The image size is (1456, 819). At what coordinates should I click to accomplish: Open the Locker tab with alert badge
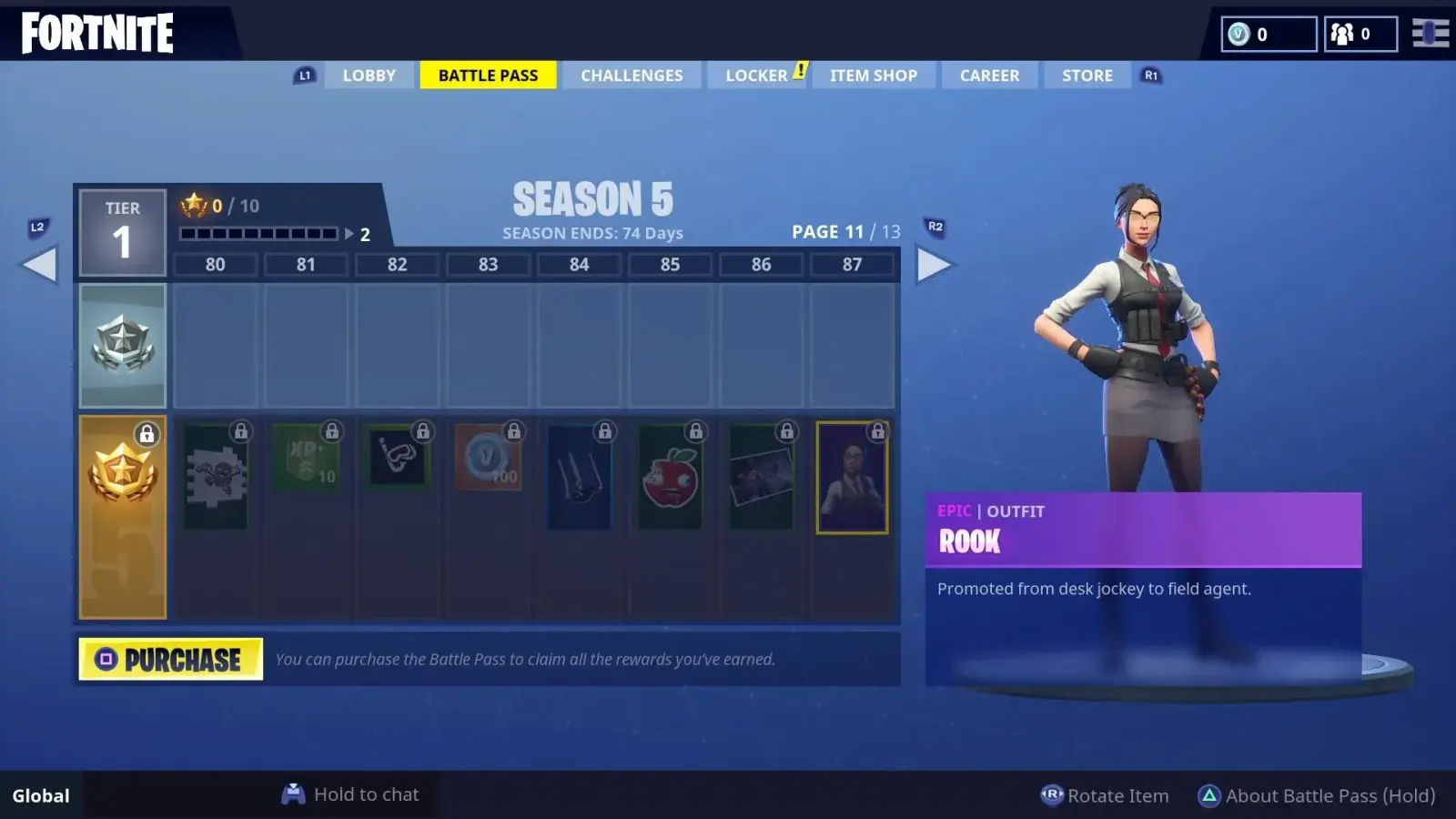pyautogui.click(x=756, y=75)
